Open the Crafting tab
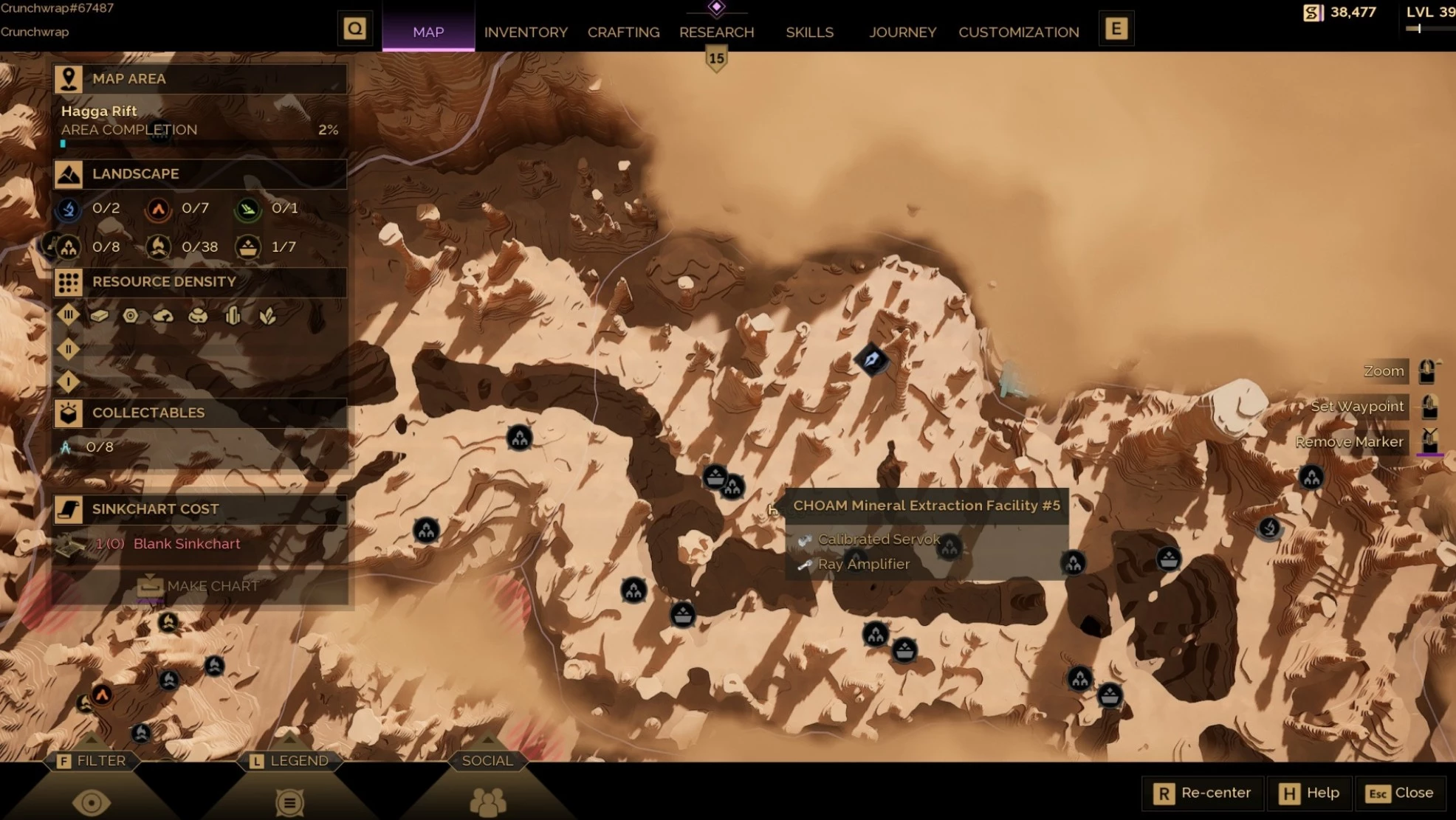 pyautogui.click(x=623, y=32)
